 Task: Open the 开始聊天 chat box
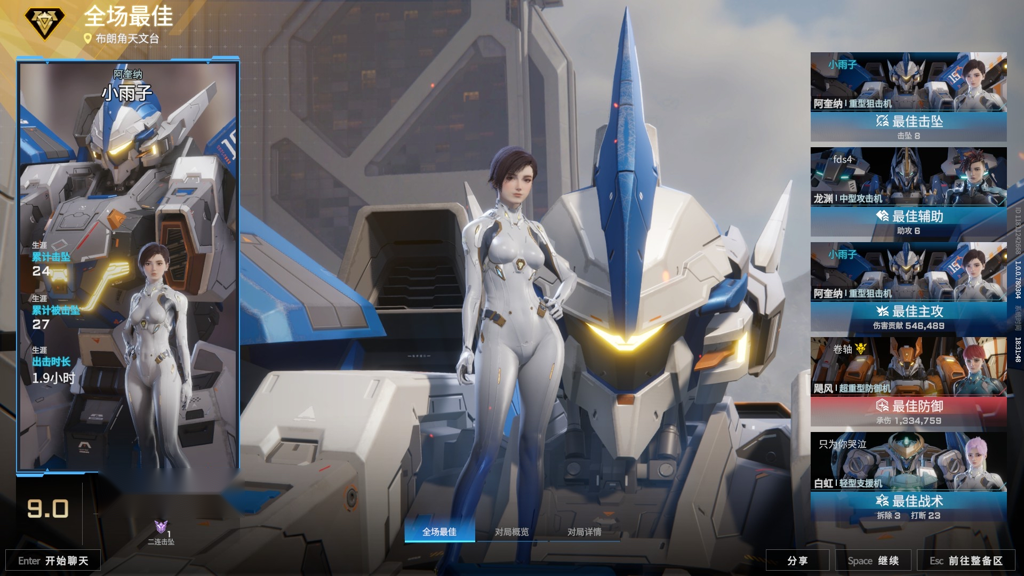pyautogui.click(x=54, y=561)
